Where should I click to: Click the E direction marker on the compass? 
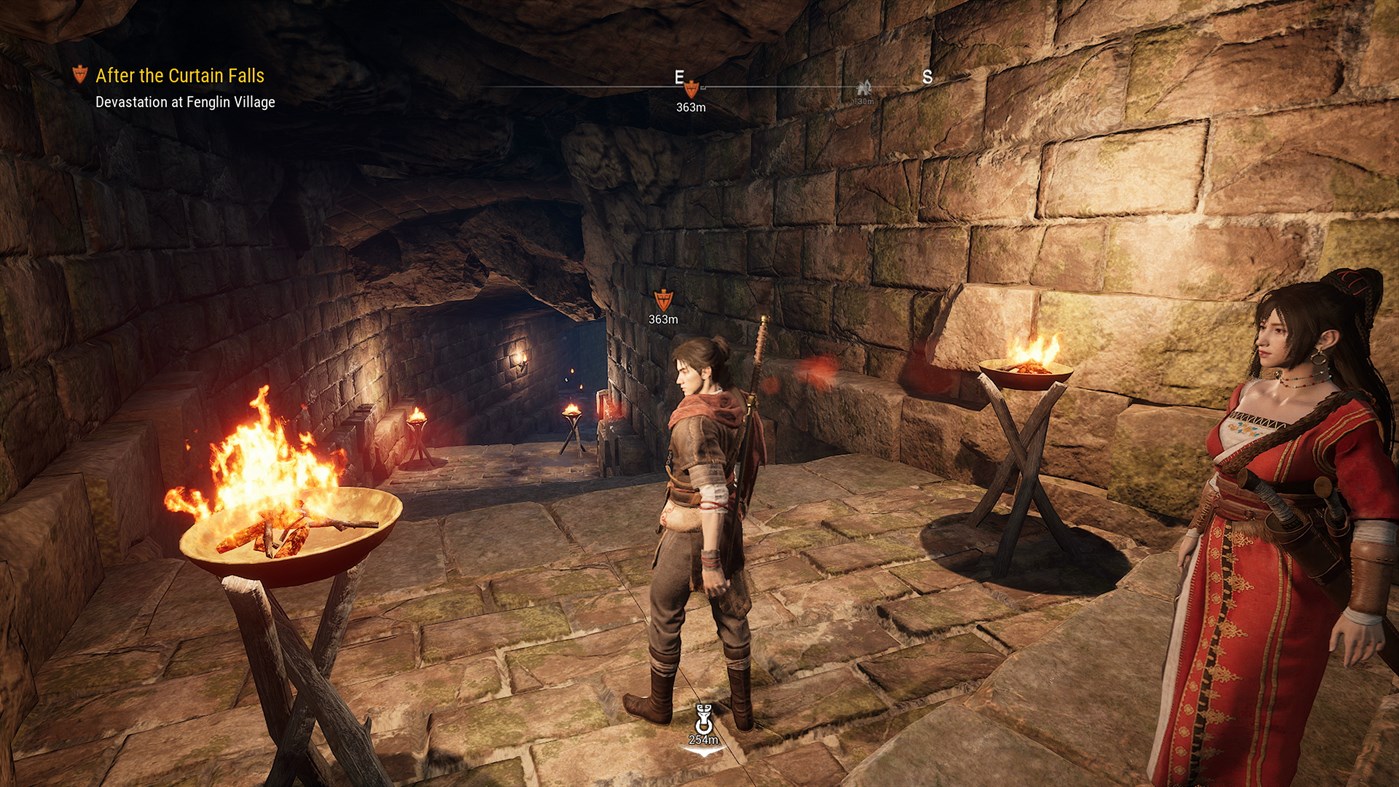[680, 74]
